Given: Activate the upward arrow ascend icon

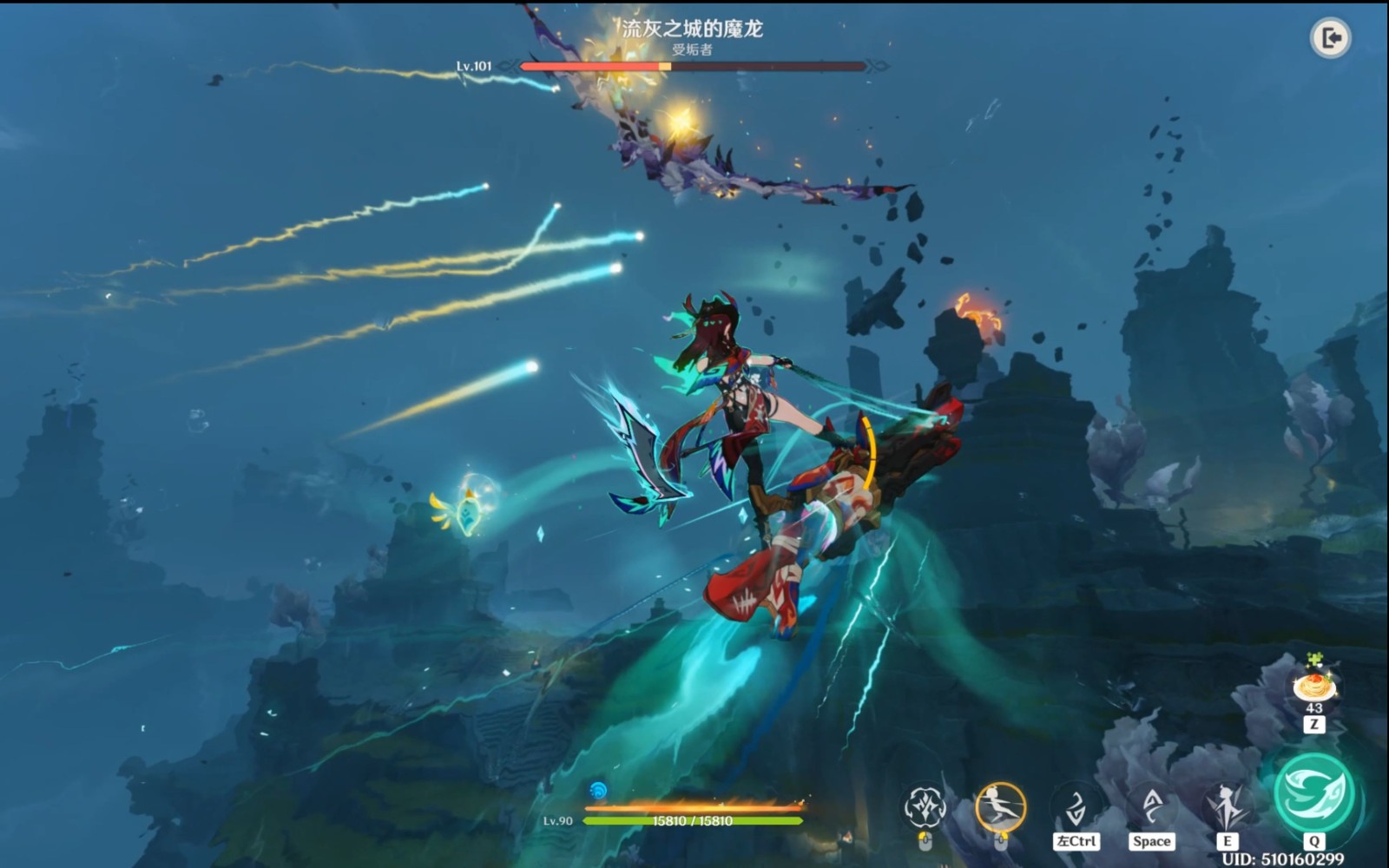Looking at the screenshot, I should 1152,807.
